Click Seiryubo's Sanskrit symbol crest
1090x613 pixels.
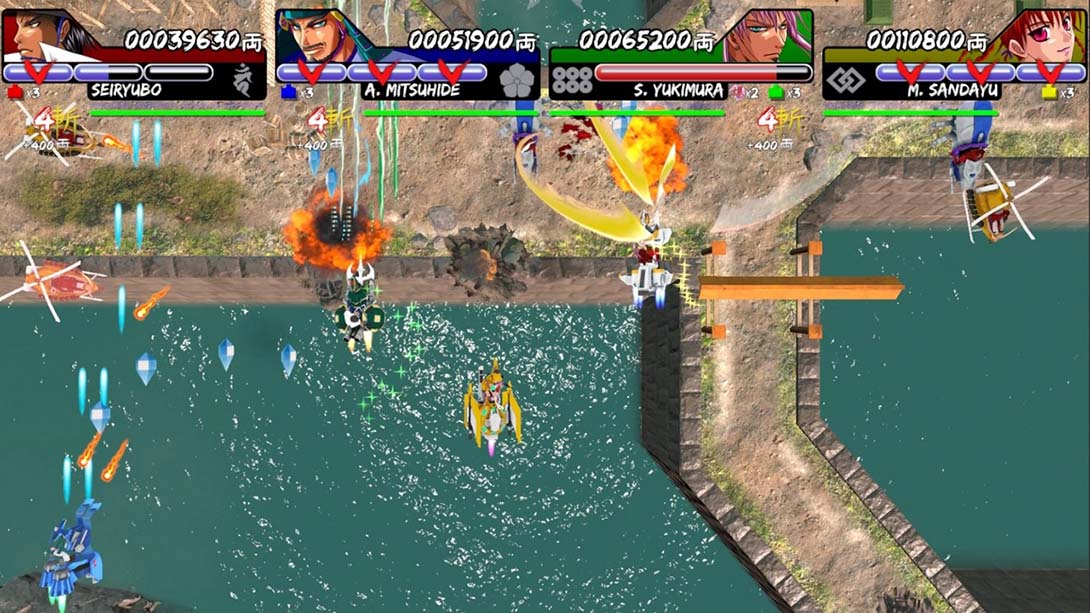click(x=243, y=80)
